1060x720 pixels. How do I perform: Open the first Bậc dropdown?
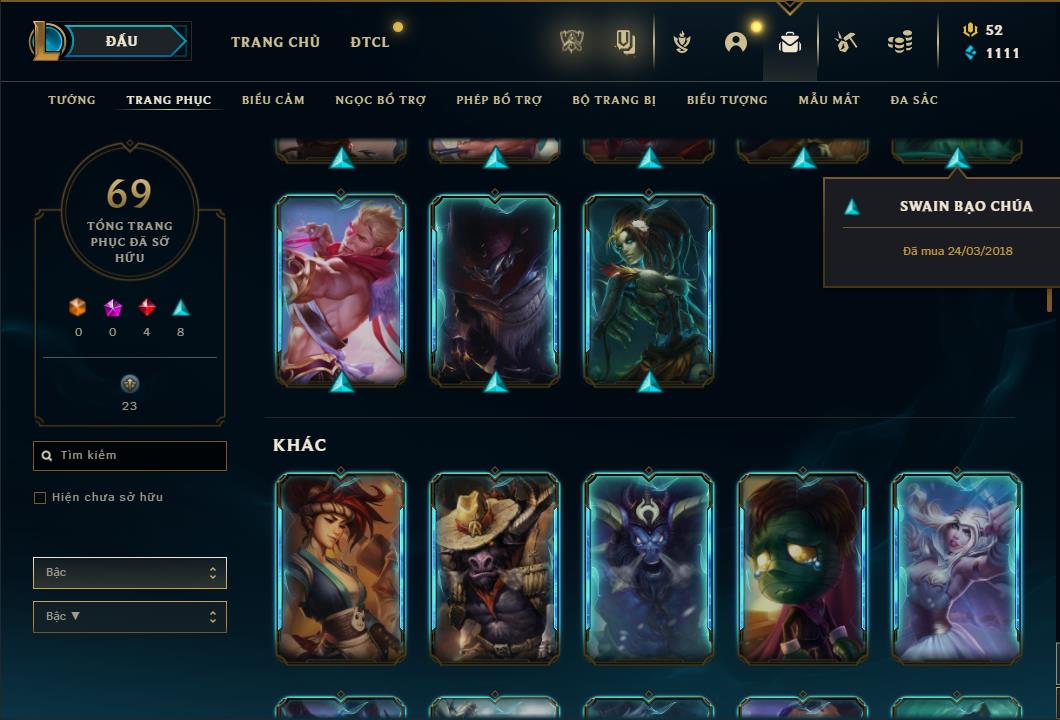click(130, 573)
